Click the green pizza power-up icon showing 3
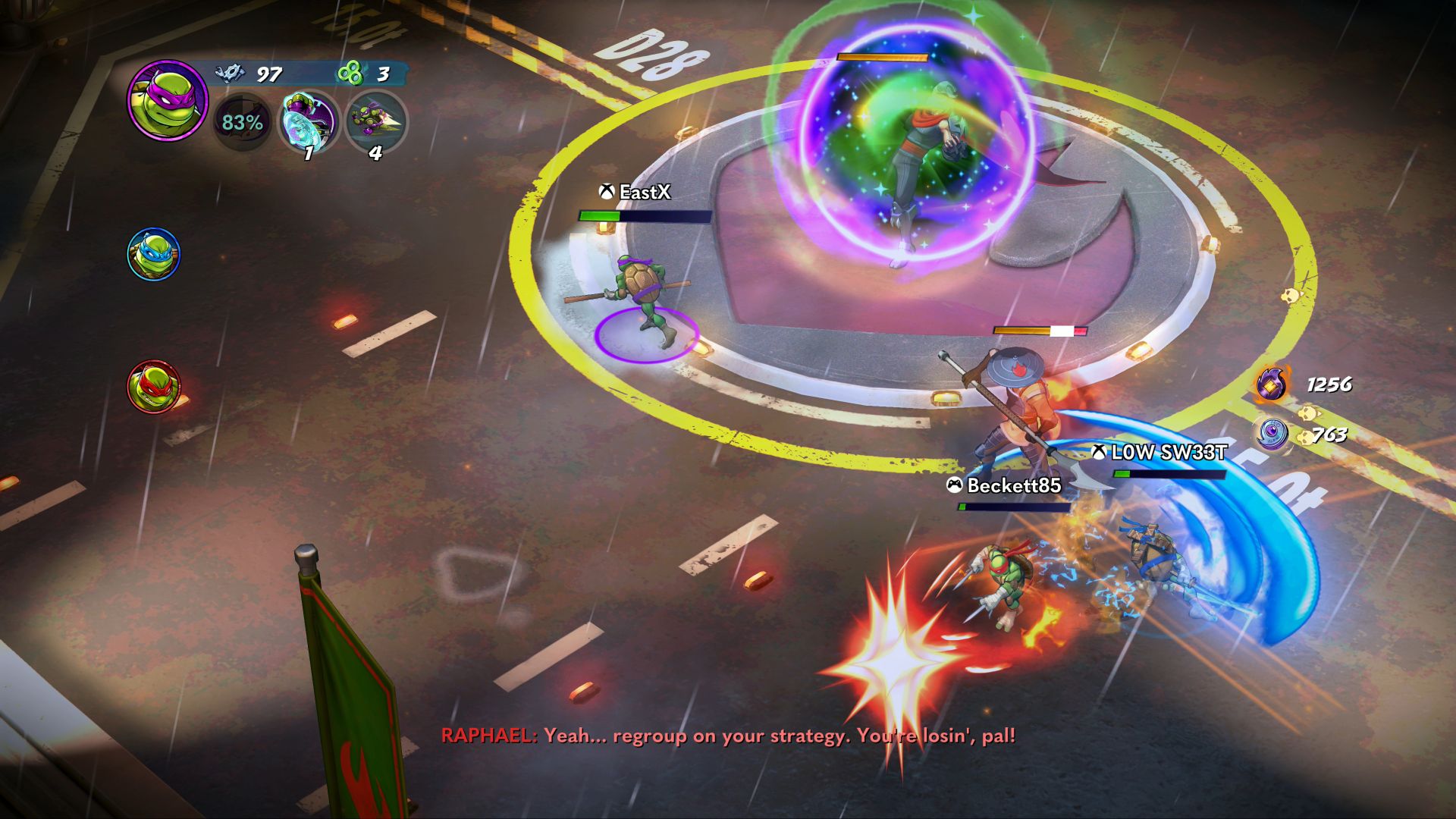1456x819 pixels. pos(350,73)
